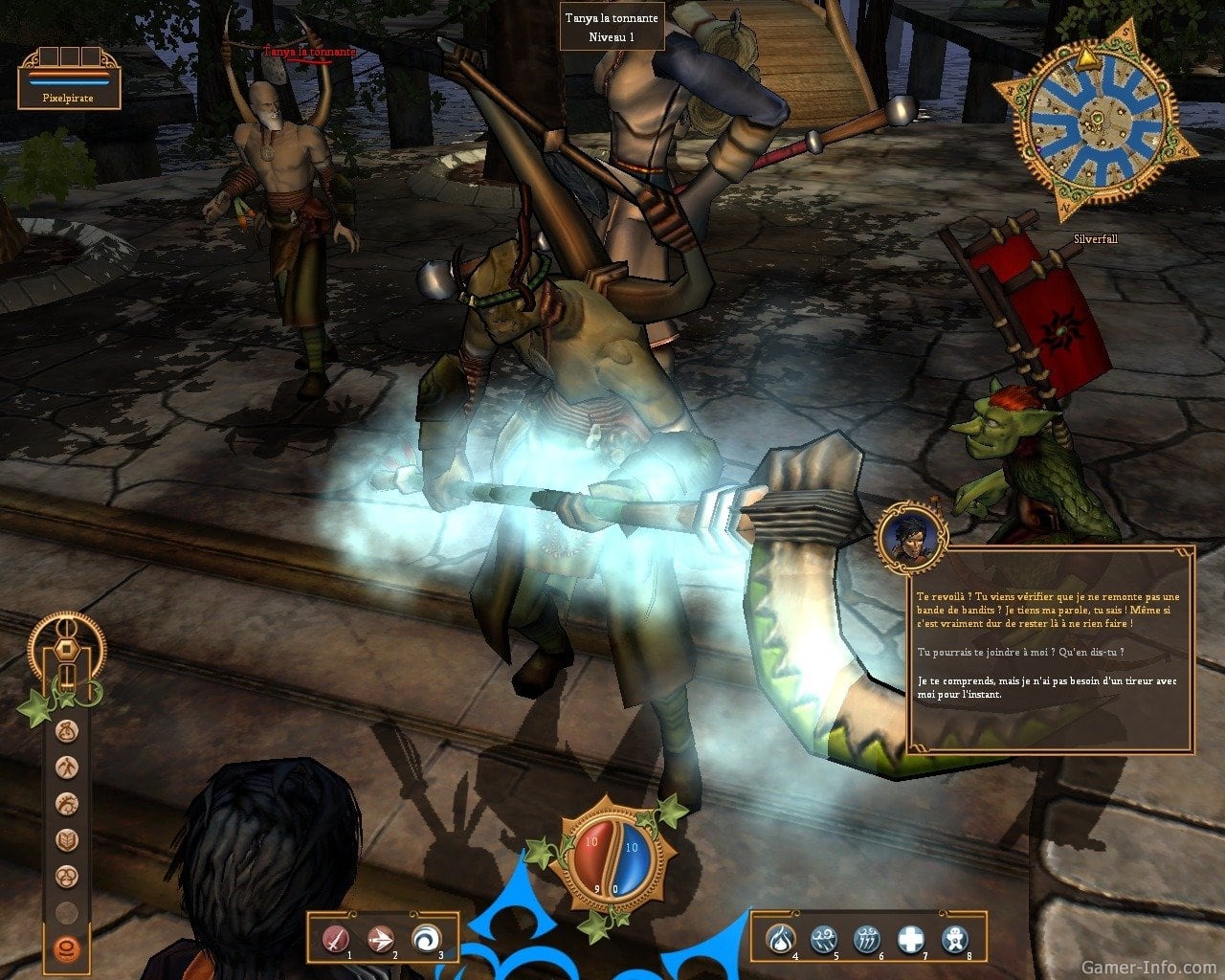Cast the storm cloud spell in slot 6

867,939
